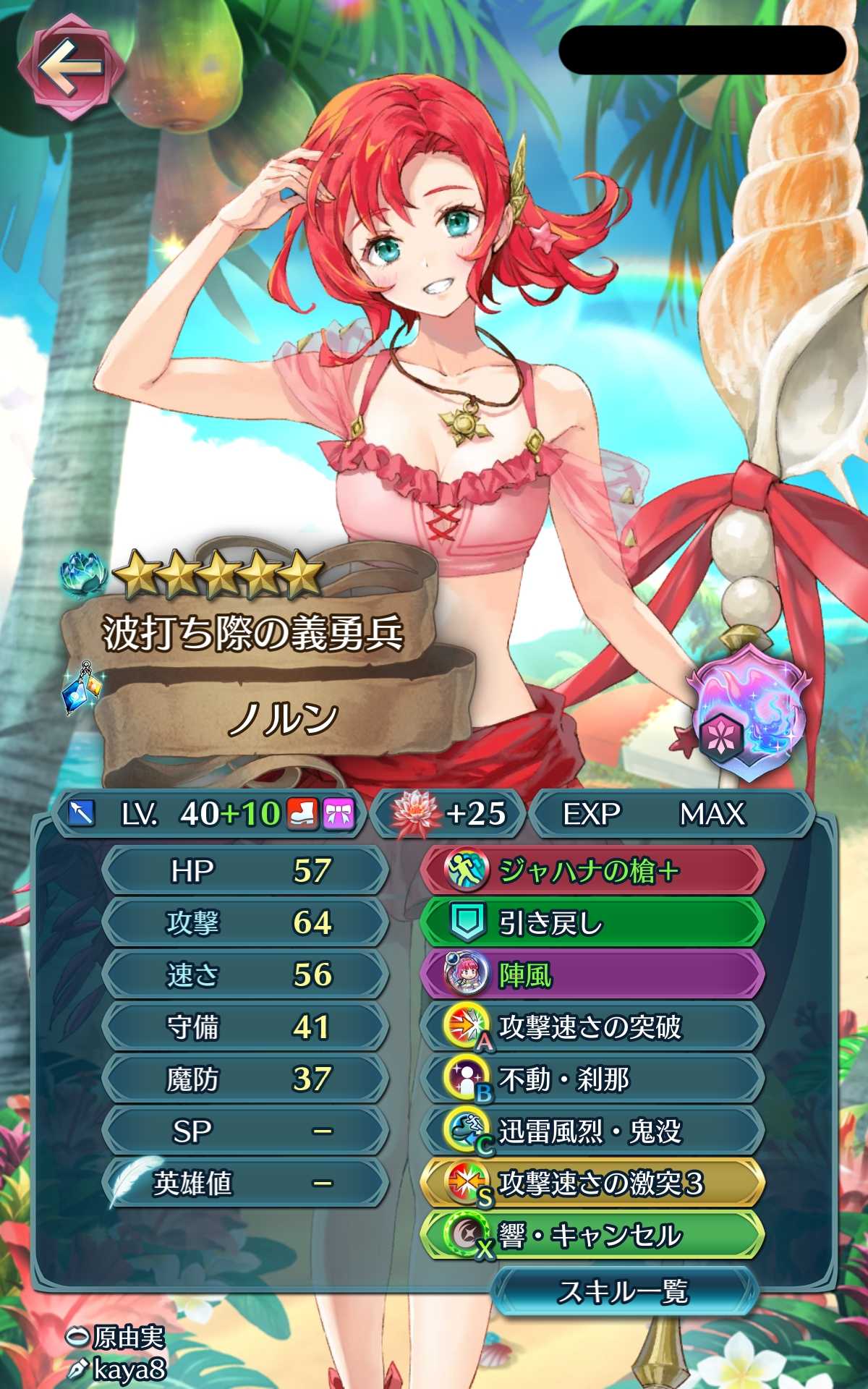Tap the 迅雷風烈・鬼没 C skill

[592, 1131]
